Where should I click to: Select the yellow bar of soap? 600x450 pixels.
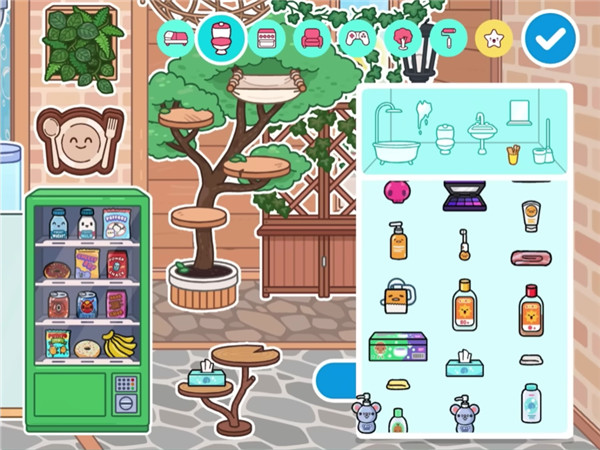(398, 385)
